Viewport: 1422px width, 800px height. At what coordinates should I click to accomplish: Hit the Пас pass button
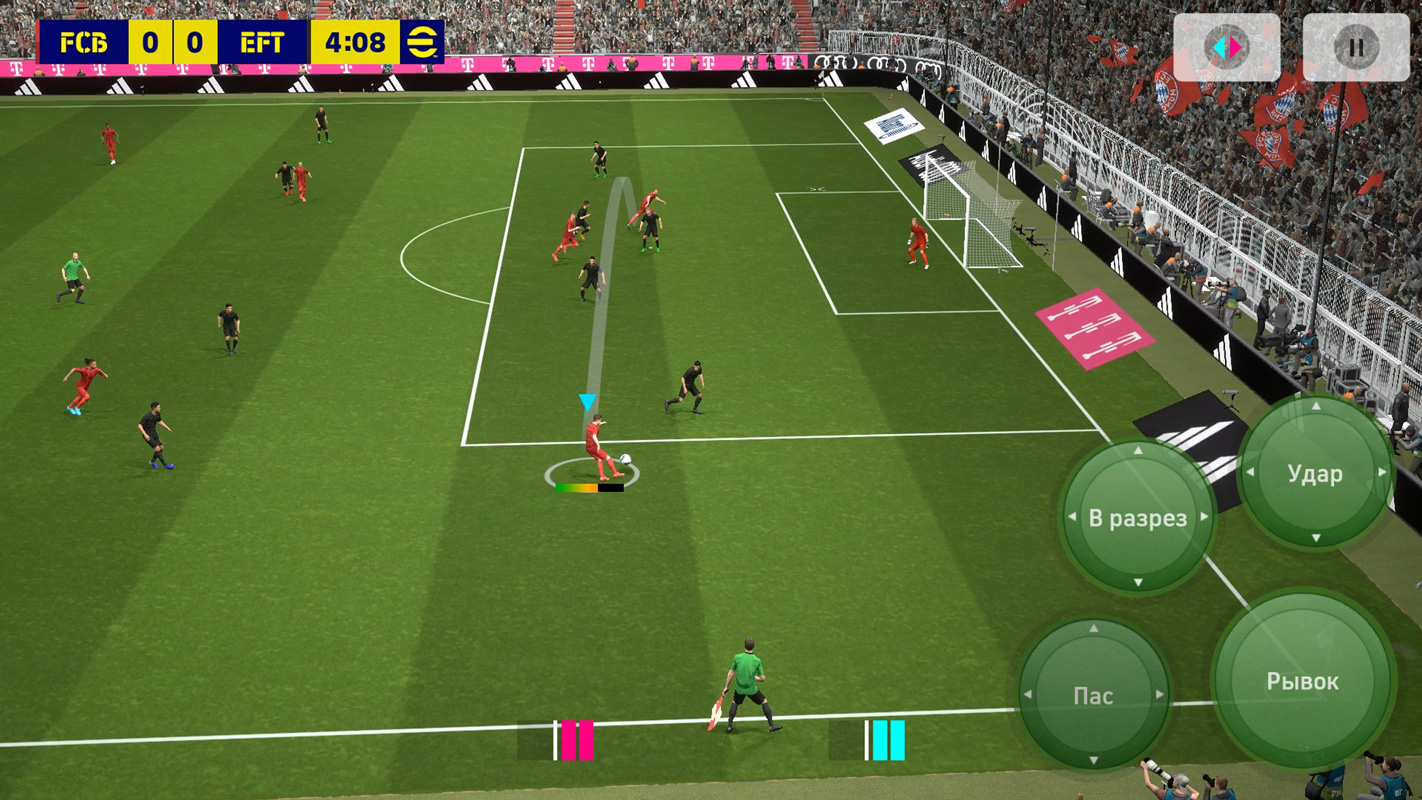point(1093,695)
